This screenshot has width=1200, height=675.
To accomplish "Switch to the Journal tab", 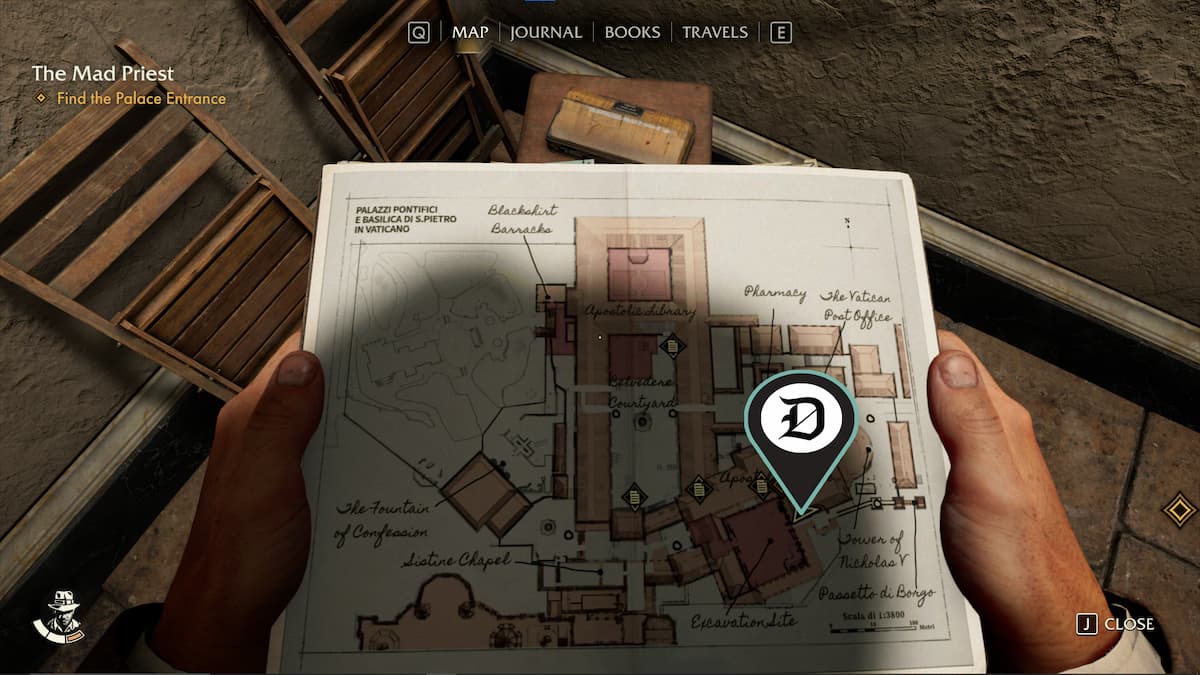I will [545, 32].
